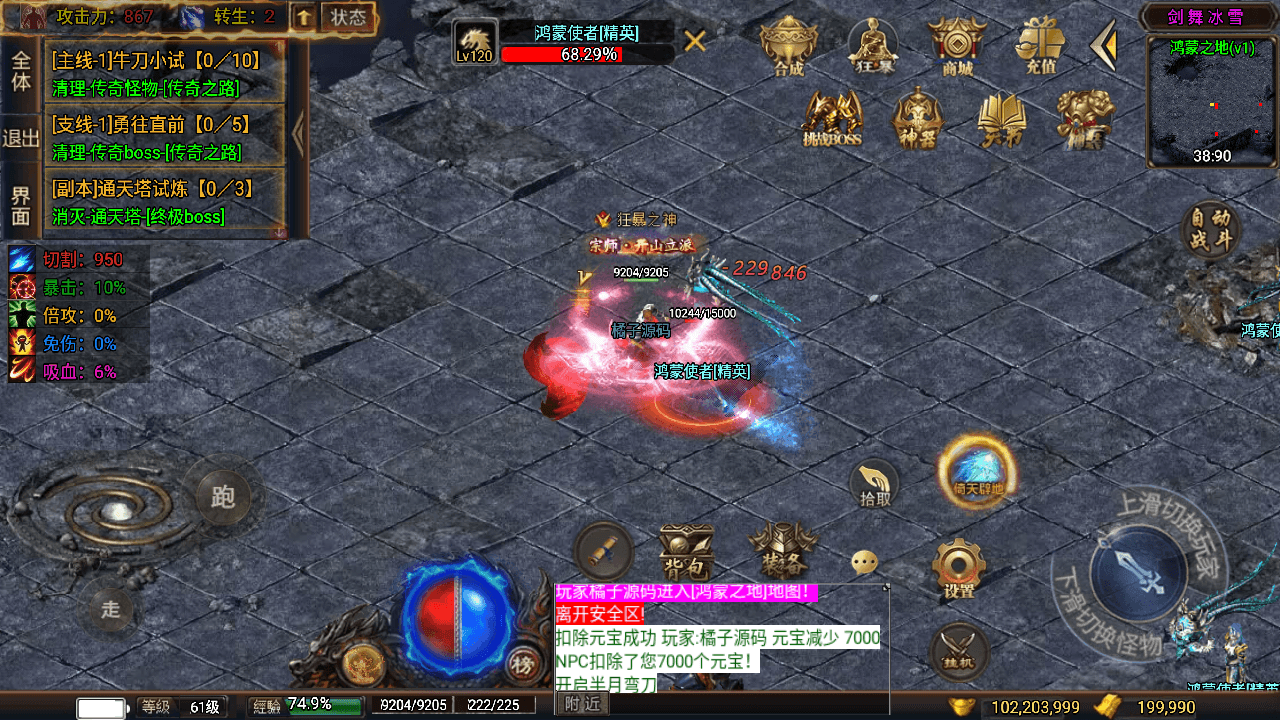The width and height of the screenshot is (1280, 720).
Task: Open the 商城 shop icon
Action: coord(956,44)
